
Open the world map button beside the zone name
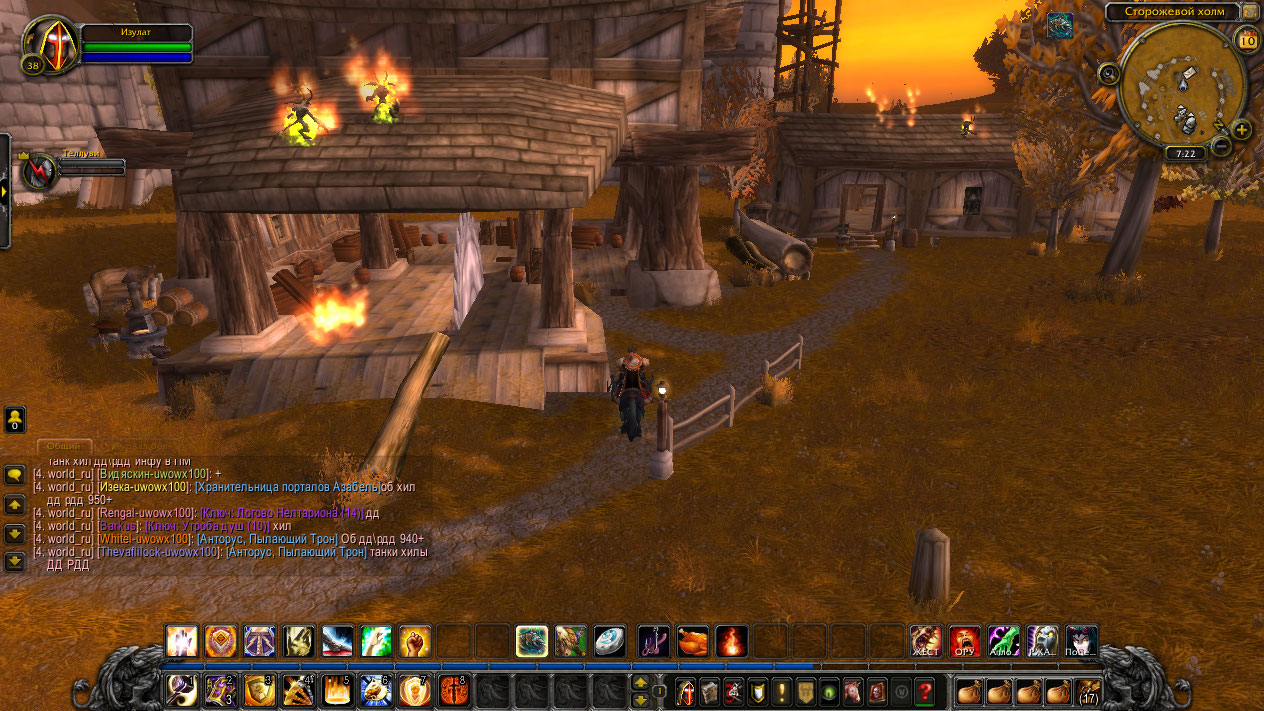1250,12
